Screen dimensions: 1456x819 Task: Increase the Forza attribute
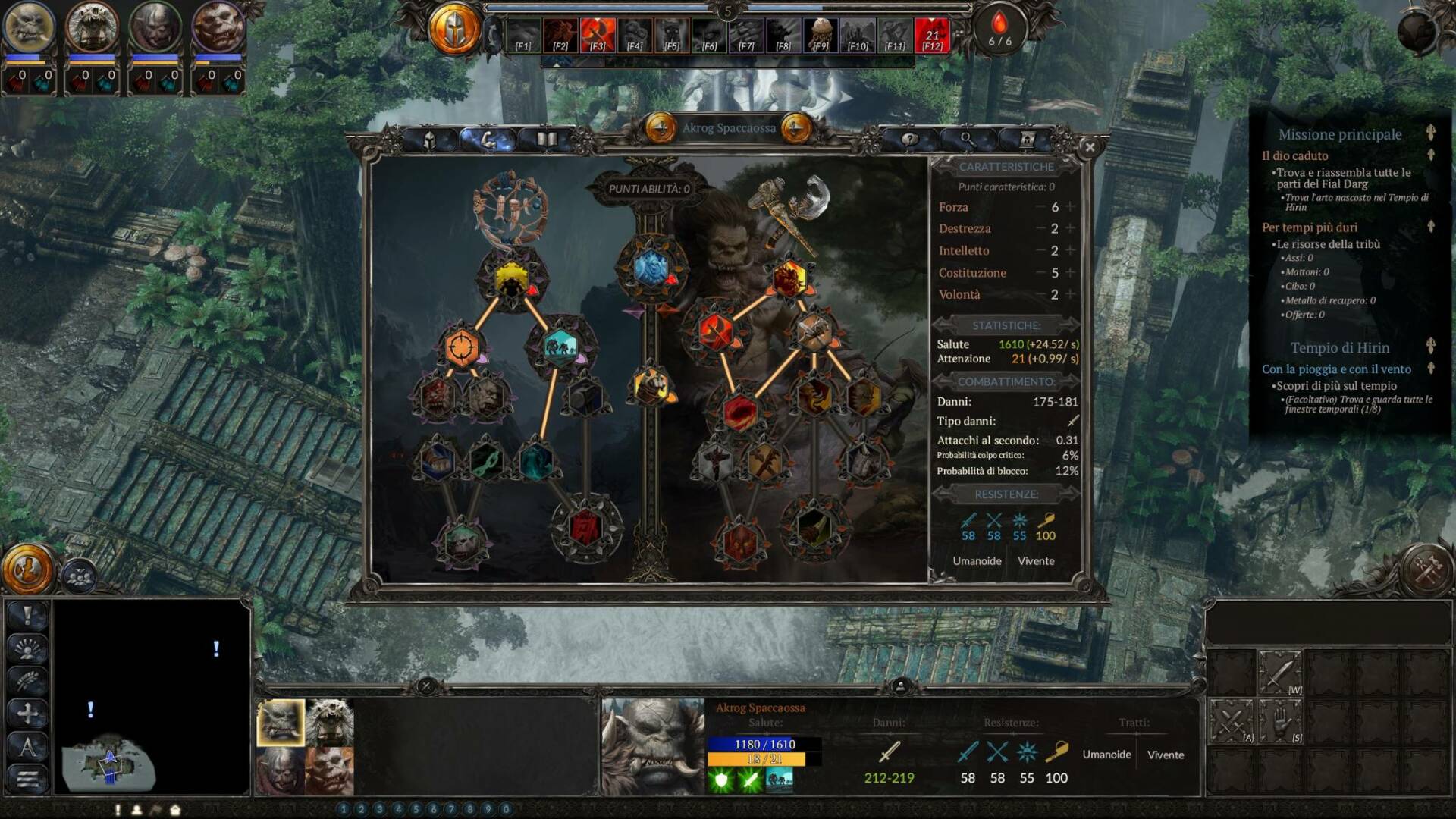[x=1071, y=207]
